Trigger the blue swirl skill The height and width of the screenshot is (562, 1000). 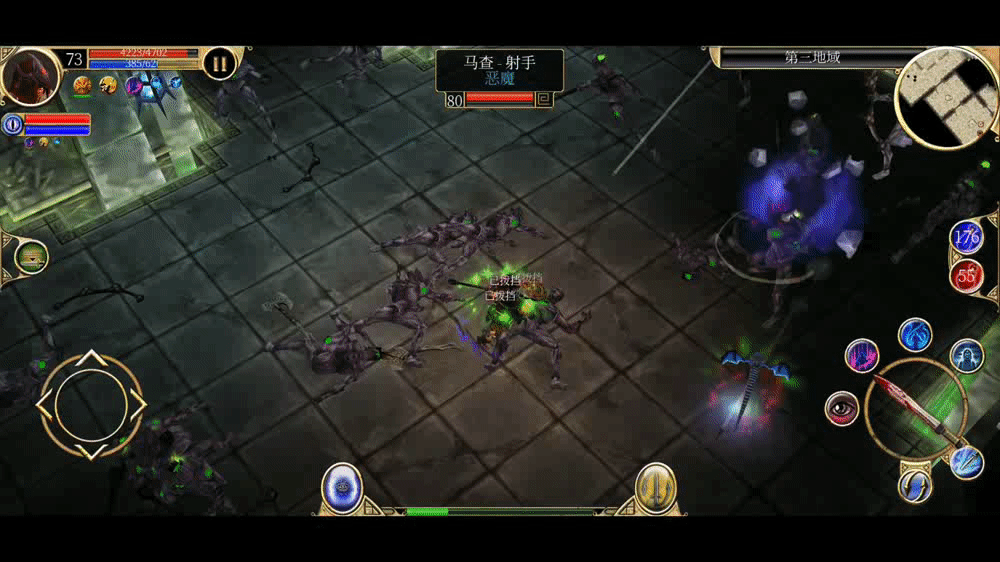915,334
